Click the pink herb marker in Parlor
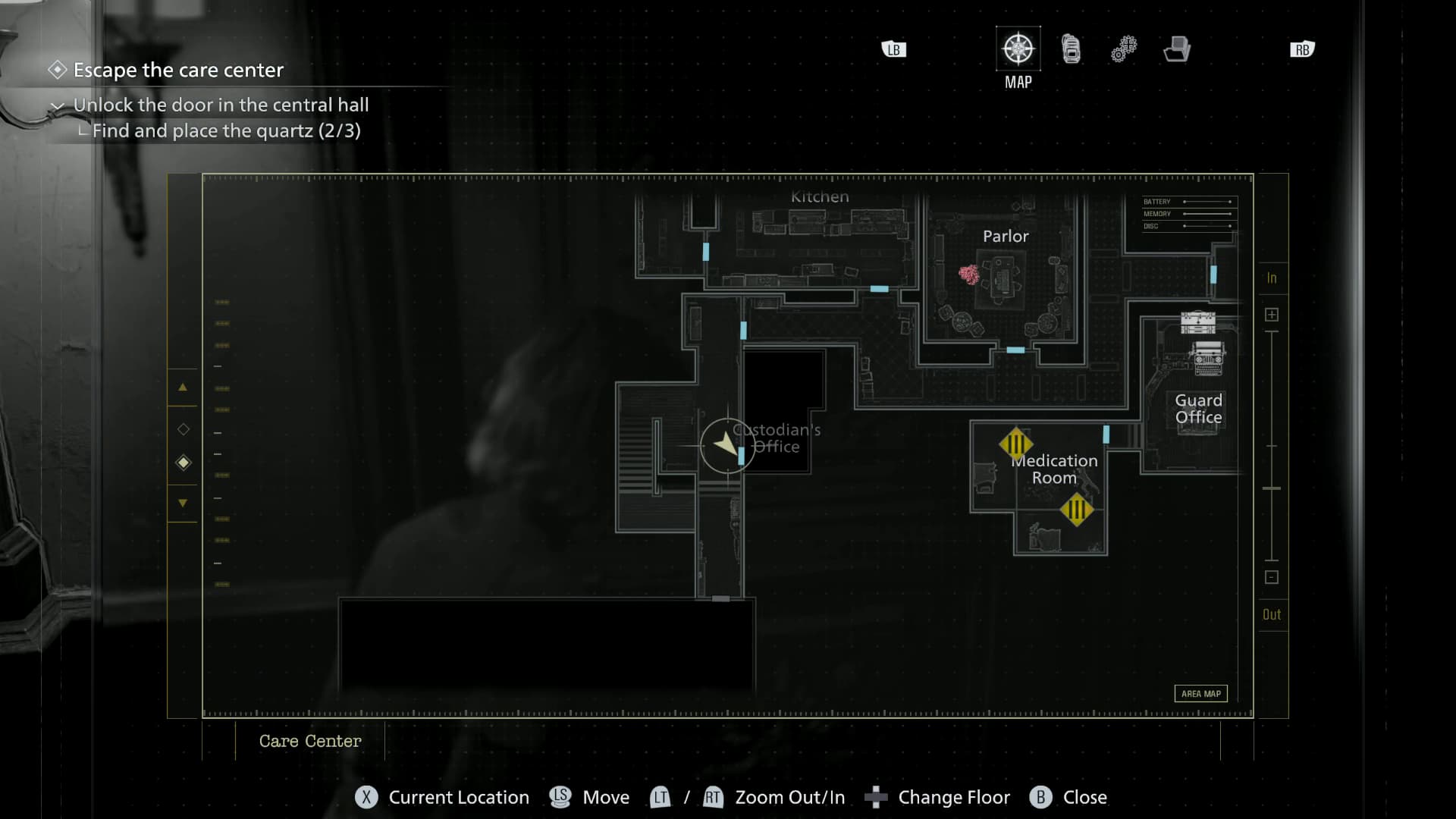Screen dimensions: 1456x819 pyautogui.click(x=968, y=274)
